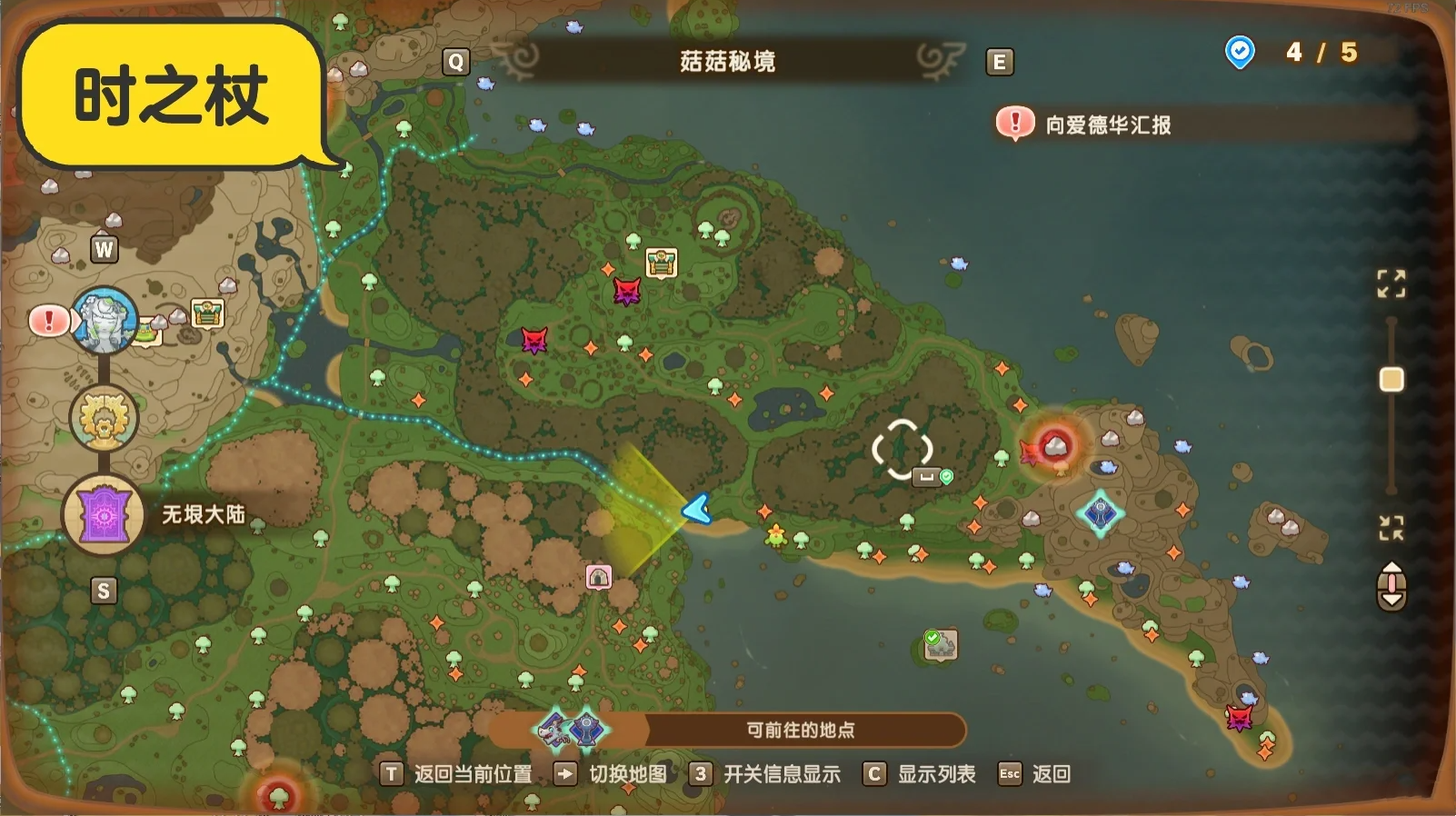Click the zoom slider handle
Image resolution: width=1456 pixels, height=816 pixels.
(x=1391, y=379)
